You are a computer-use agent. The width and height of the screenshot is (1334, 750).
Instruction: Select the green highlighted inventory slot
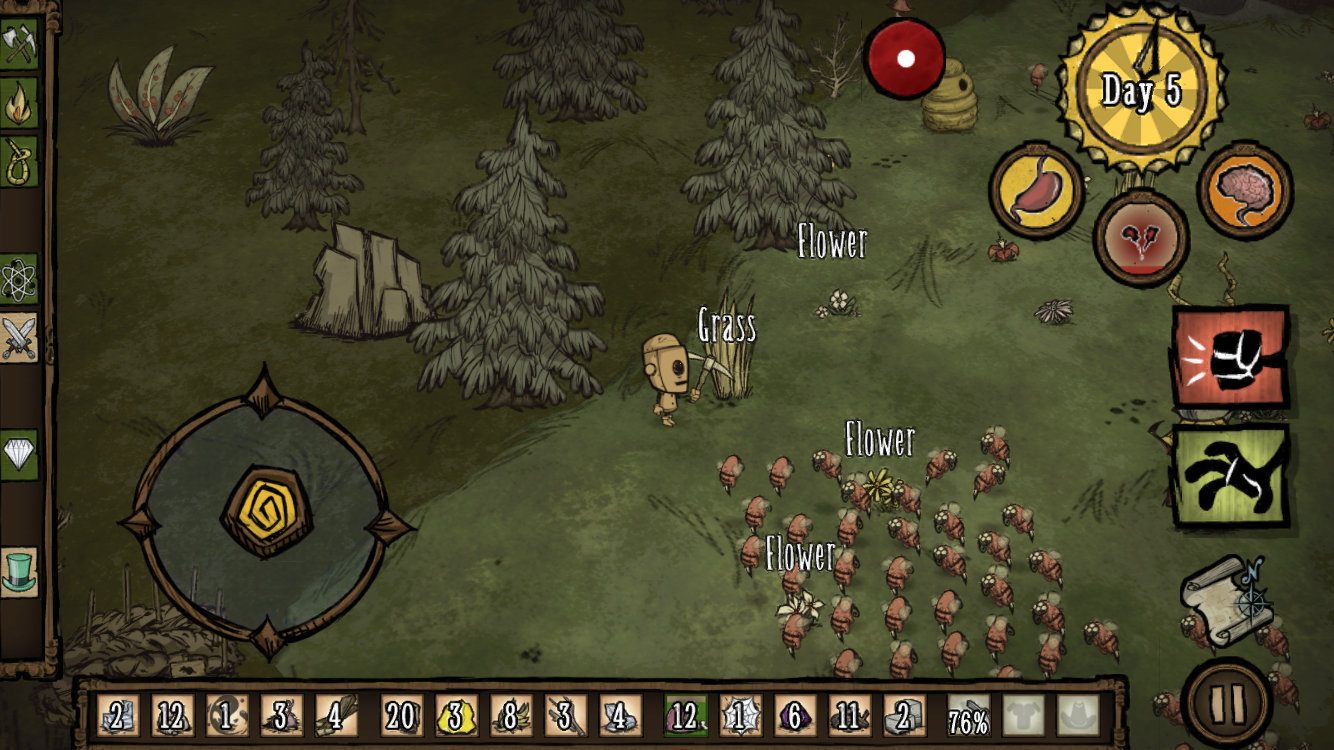[685, 716]
